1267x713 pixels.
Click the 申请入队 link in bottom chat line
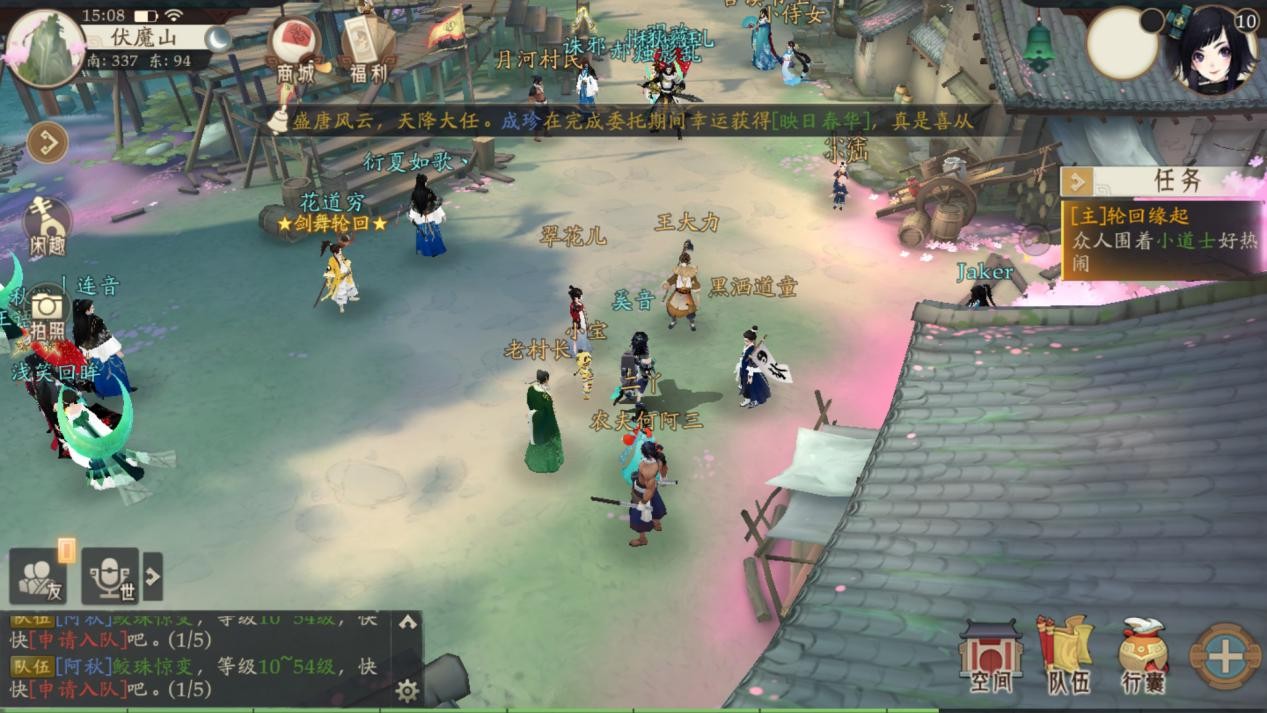[79, 689]
